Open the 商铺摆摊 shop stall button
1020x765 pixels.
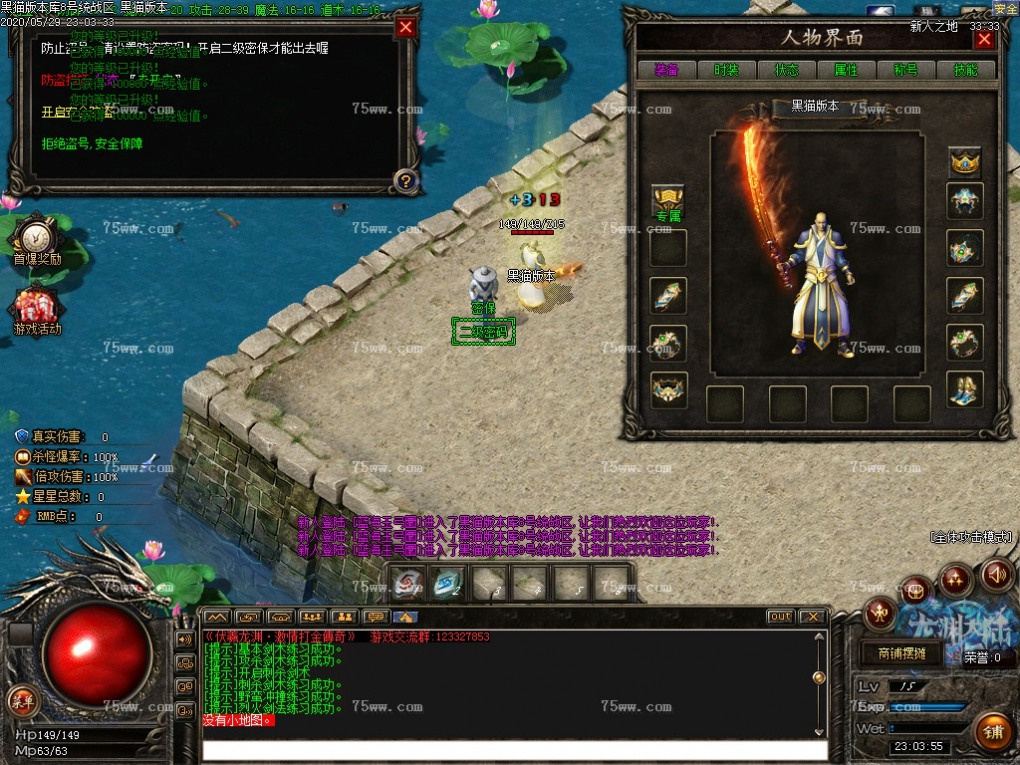click(901, 655)
